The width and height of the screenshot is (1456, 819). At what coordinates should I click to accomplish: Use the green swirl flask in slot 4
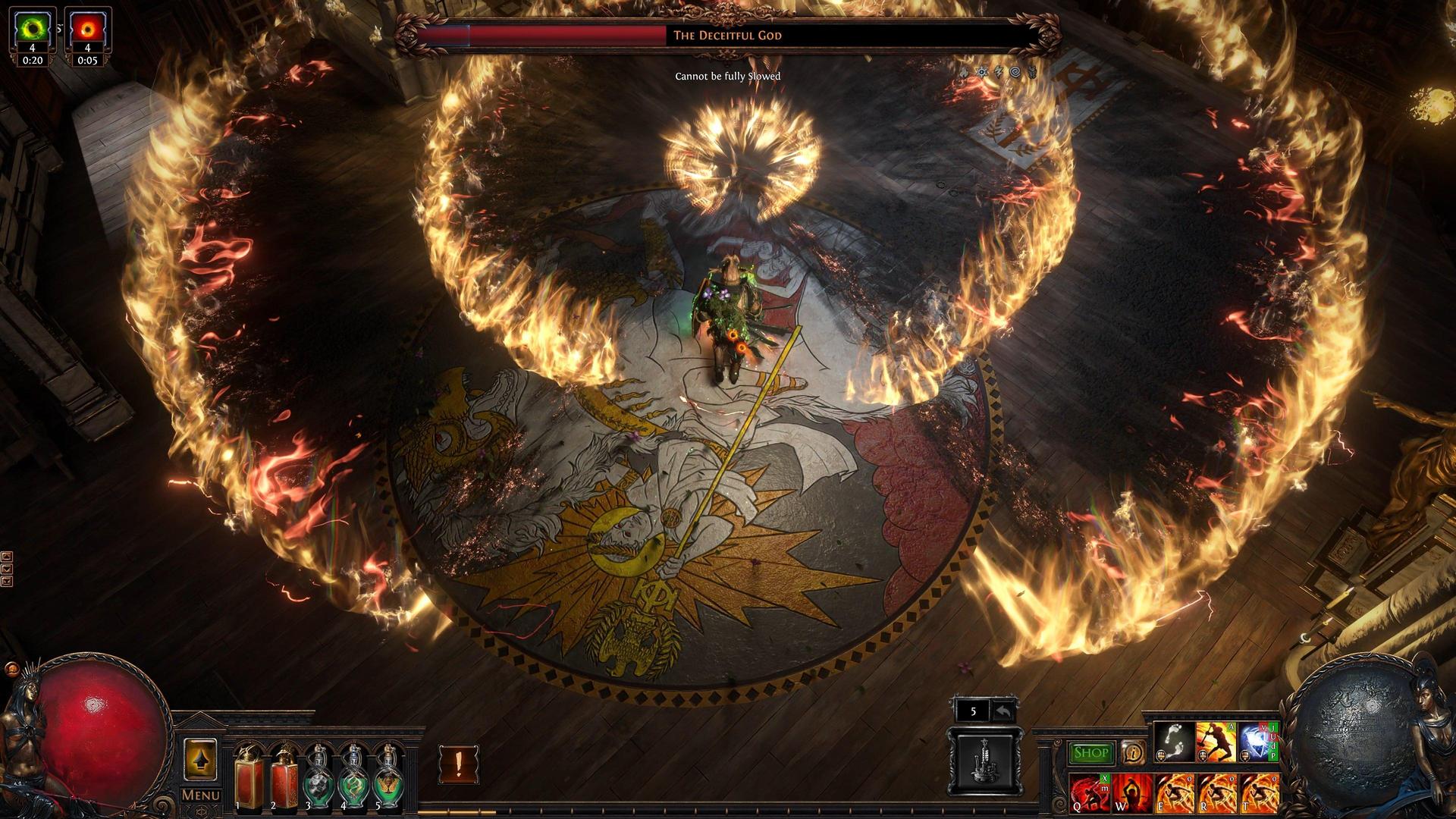(x=353, y=776)
